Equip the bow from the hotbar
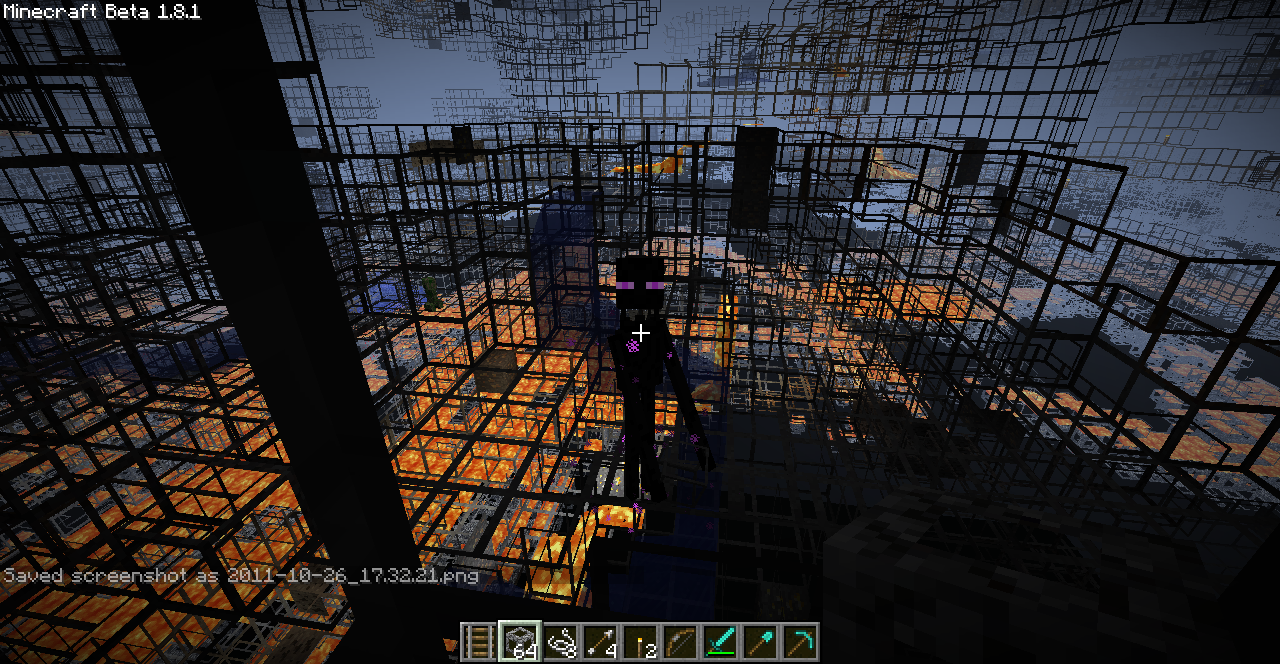 click(x=680, y=641)
